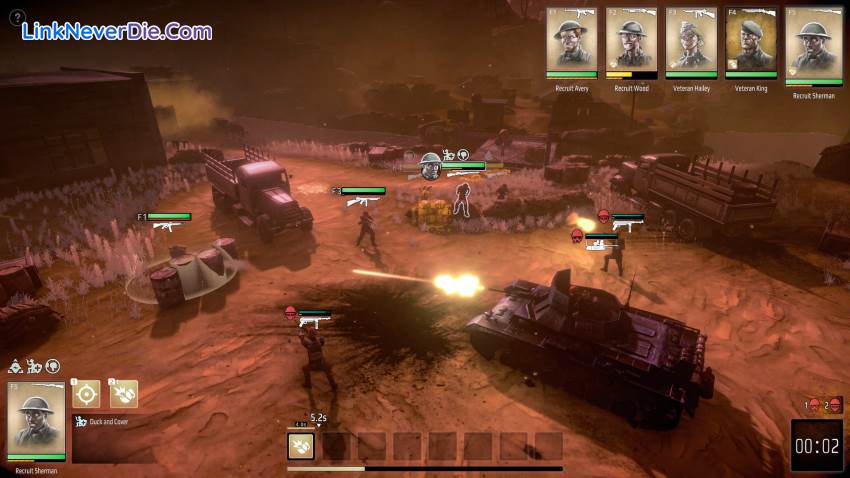Click the LinkNeverDie.Com watermark link
850x478 pixels.
(117, 31)
